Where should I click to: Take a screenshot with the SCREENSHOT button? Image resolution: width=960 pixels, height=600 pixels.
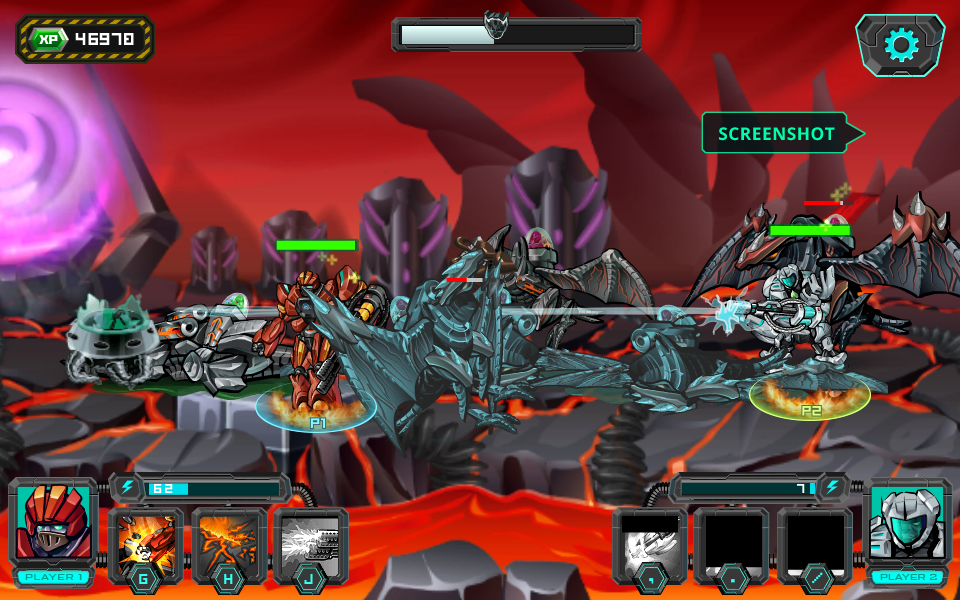tap(777, 133)
